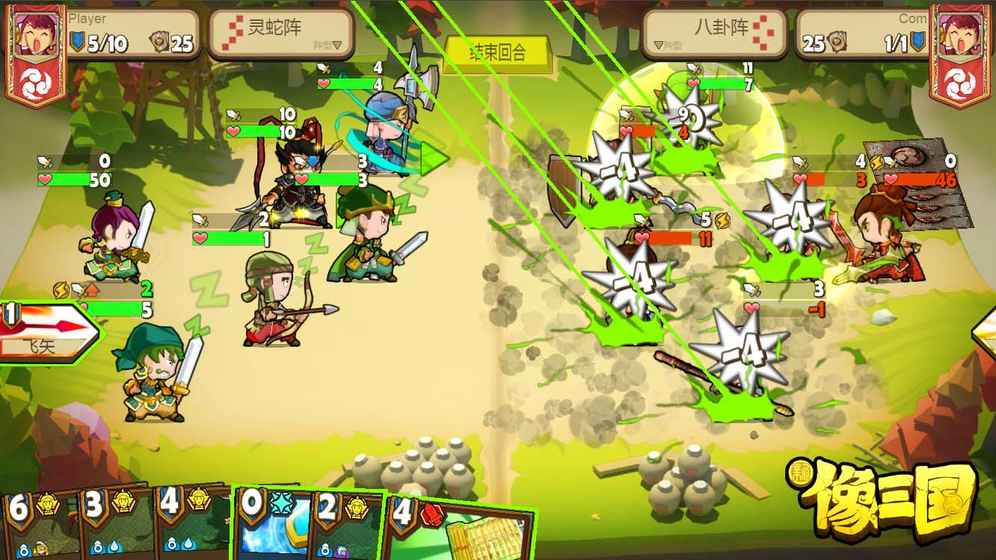Image resolution: width=996 pixels, height=560 pixels.
Task: Click the 结束回合 end turn button
Action: click(x=498, y=52)
